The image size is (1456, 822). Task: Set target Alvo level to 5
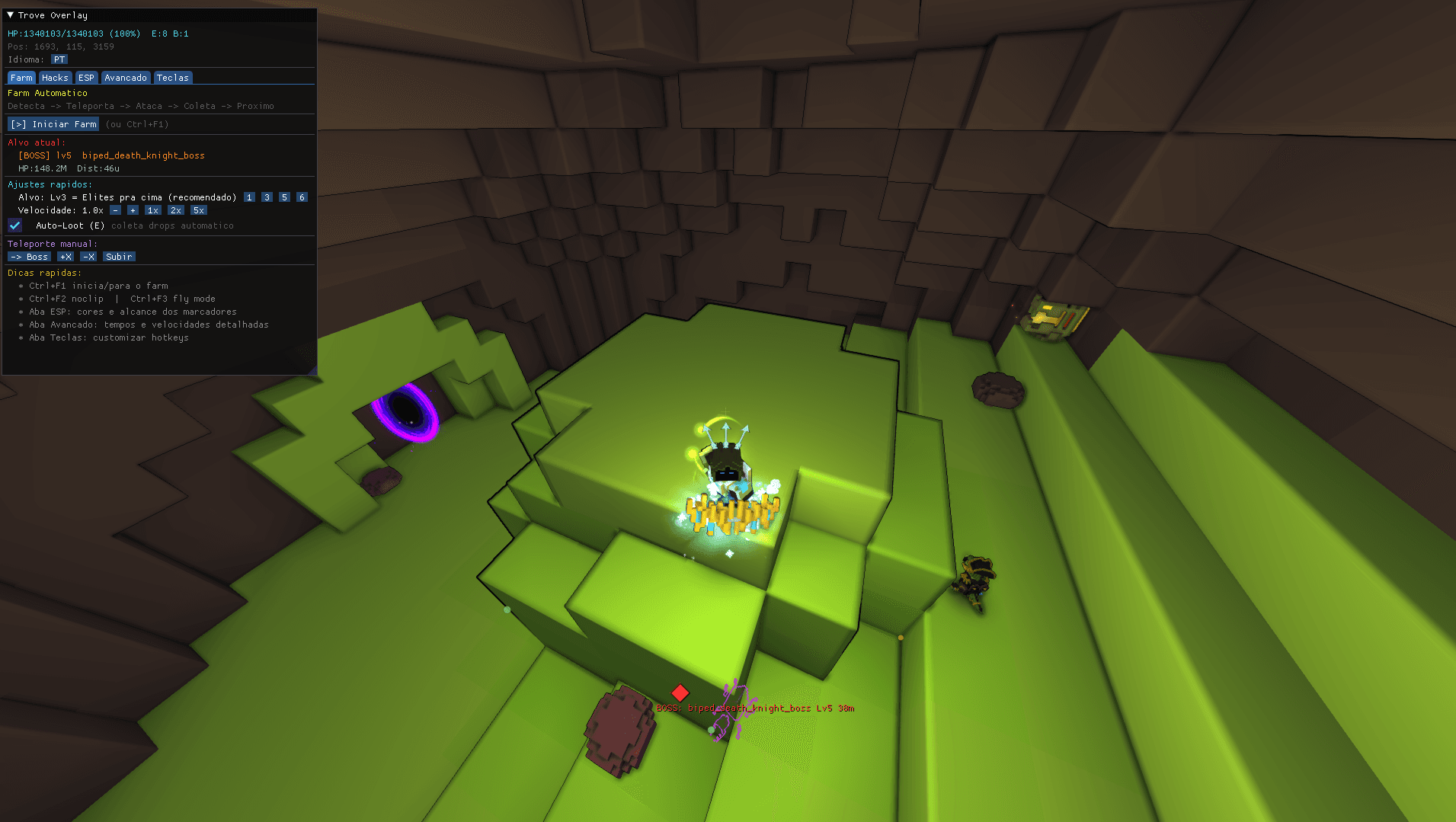click(x=283, y=197)
